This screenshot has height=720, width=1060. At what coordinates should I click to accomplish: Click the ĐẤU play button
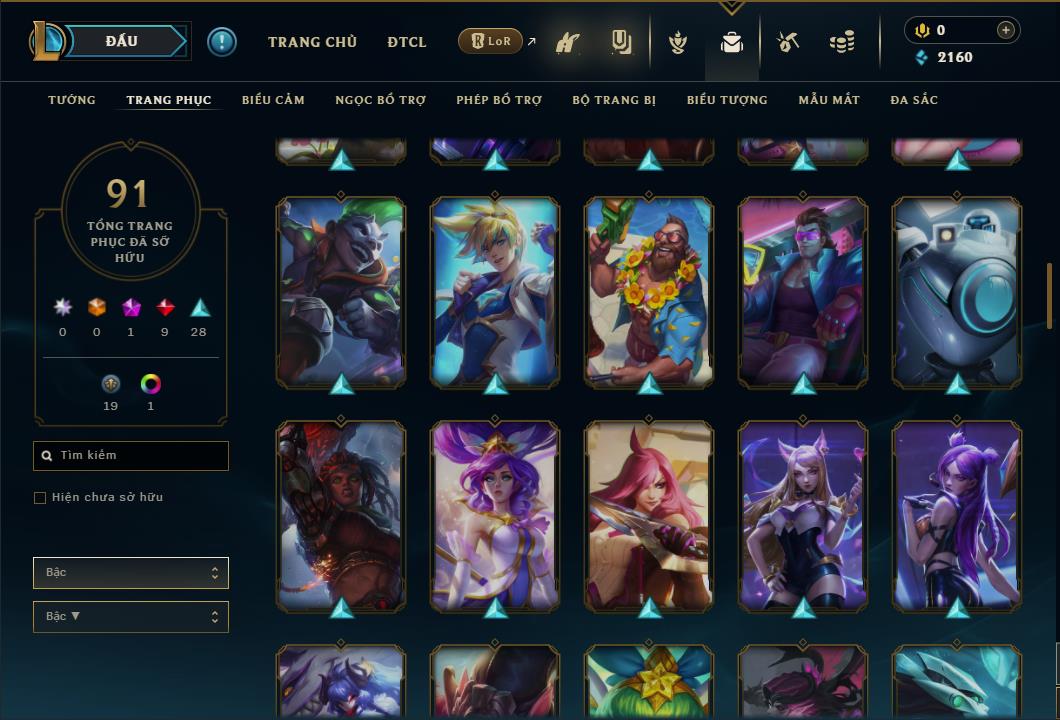pos(121,41)
